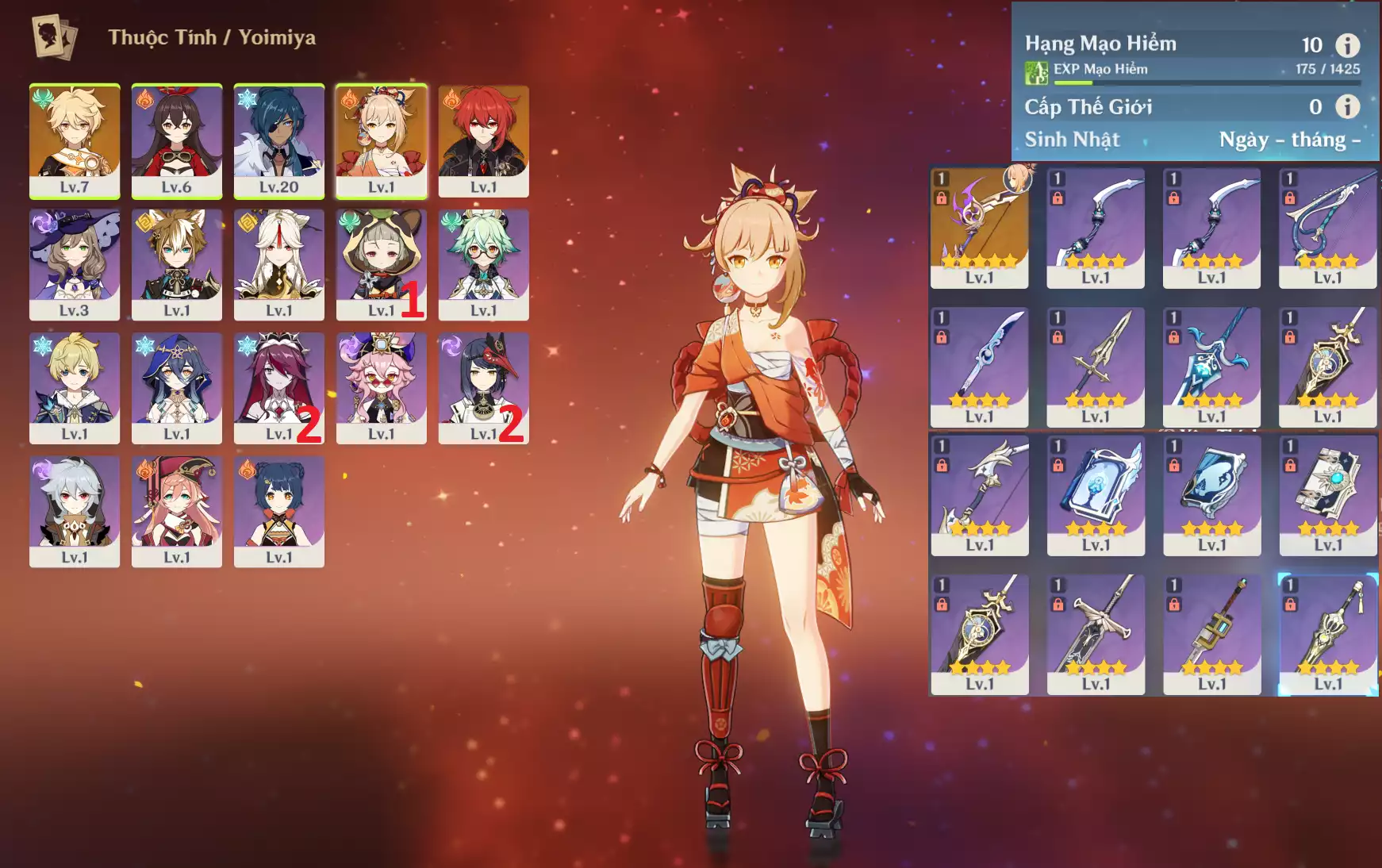
Task: Select Rosaria's character portrait
Action: (x=278, y=387)
